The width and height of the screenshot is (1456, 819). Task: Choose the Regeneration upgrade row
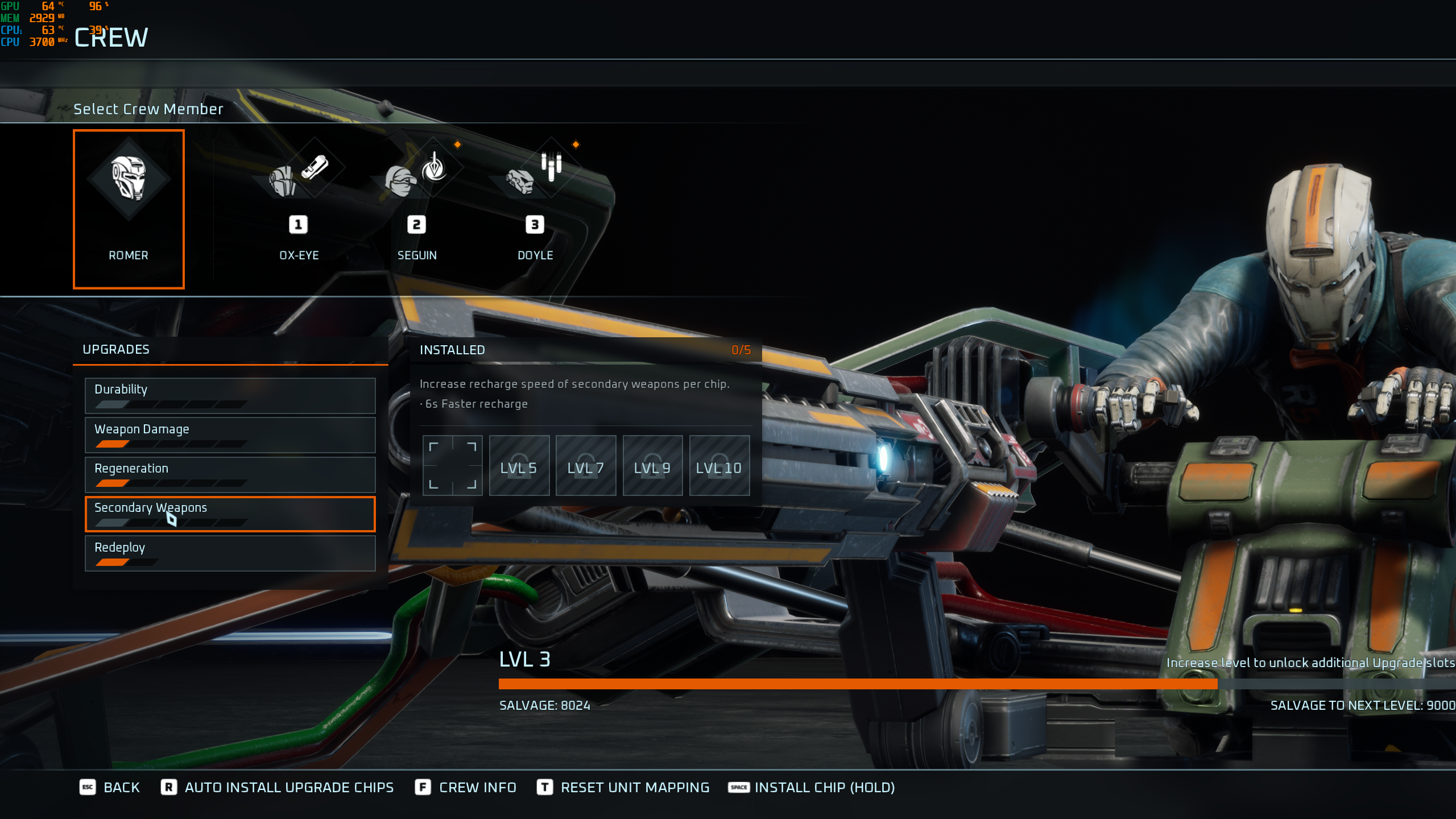[230, 474]
